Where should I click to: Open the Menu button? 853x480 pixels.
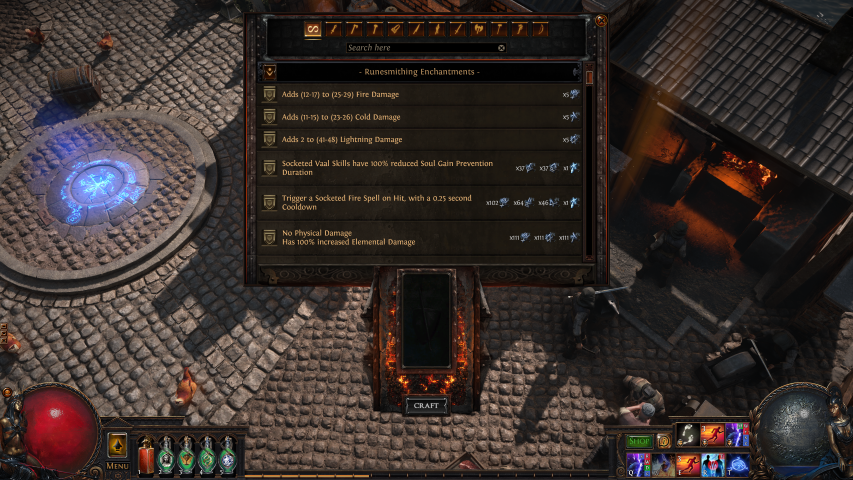pos(117,465)
